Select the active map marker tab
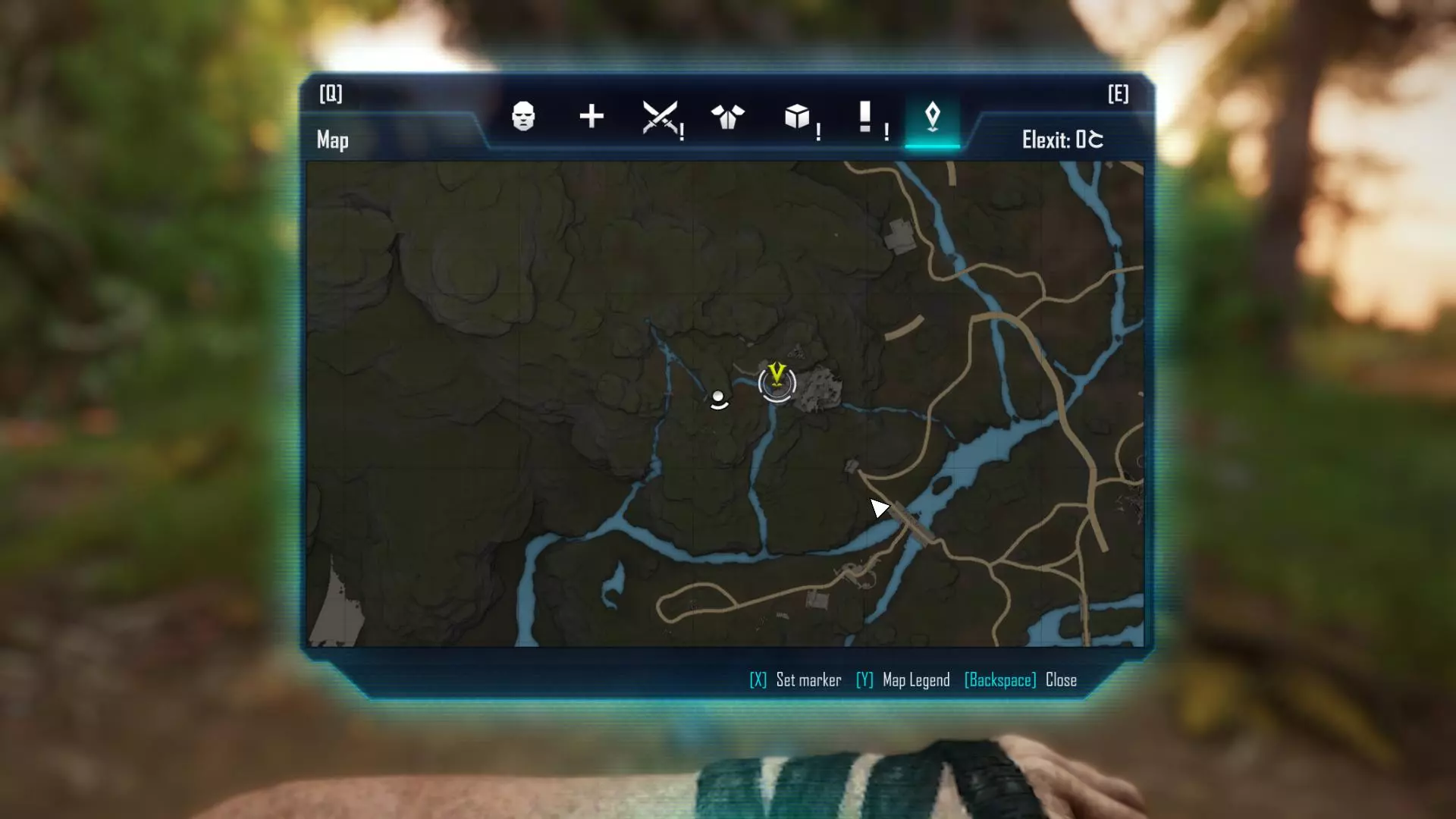 point(933,117)
